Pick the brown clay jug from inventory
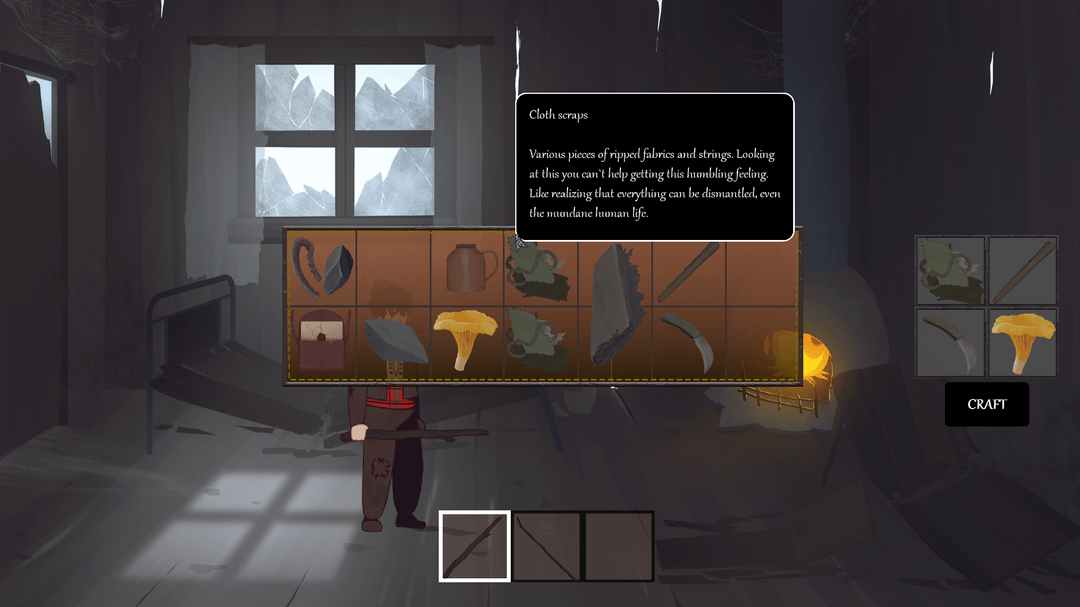1080x607 pixels. point(467,268)
